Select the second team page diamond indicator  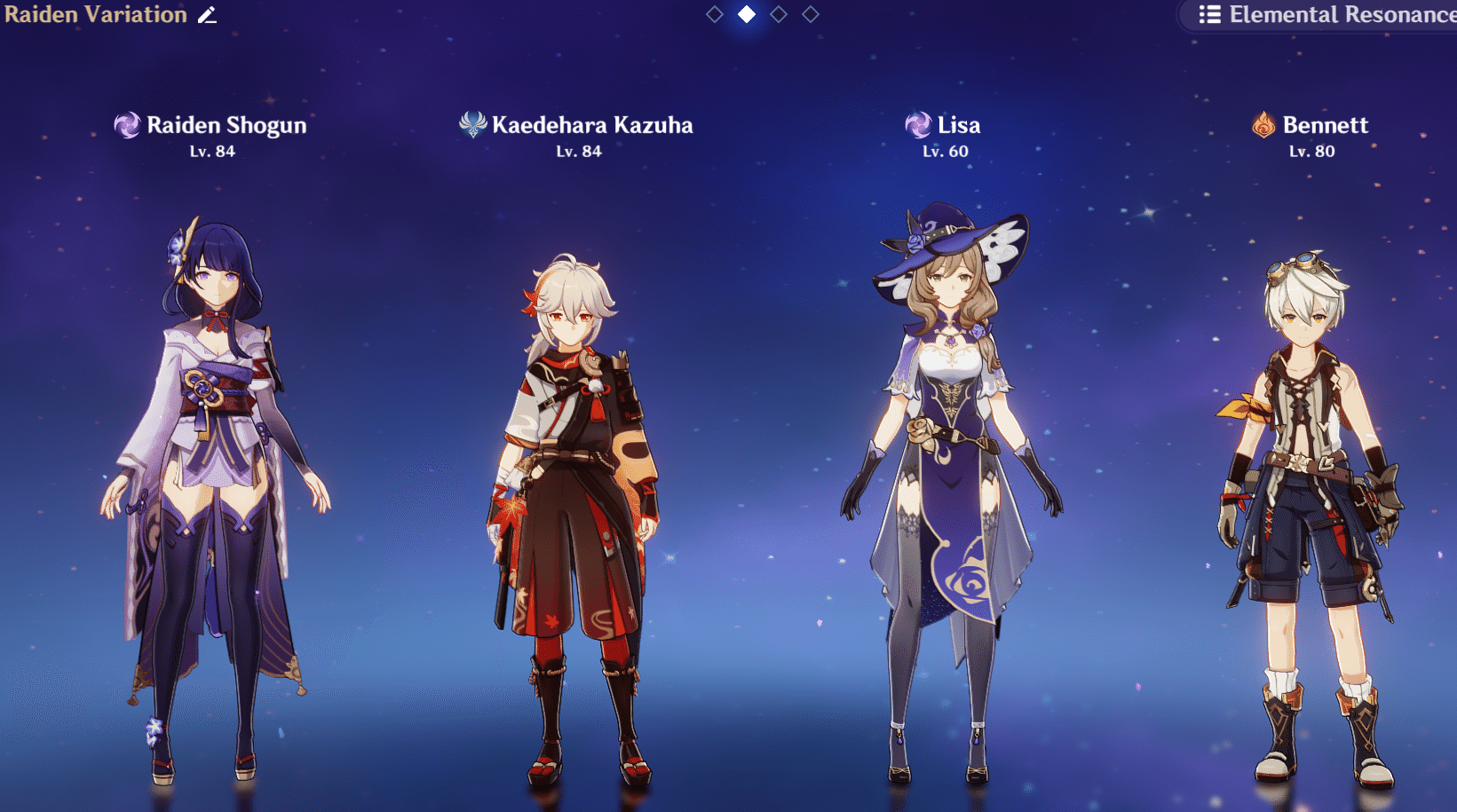tap(746, 14)
